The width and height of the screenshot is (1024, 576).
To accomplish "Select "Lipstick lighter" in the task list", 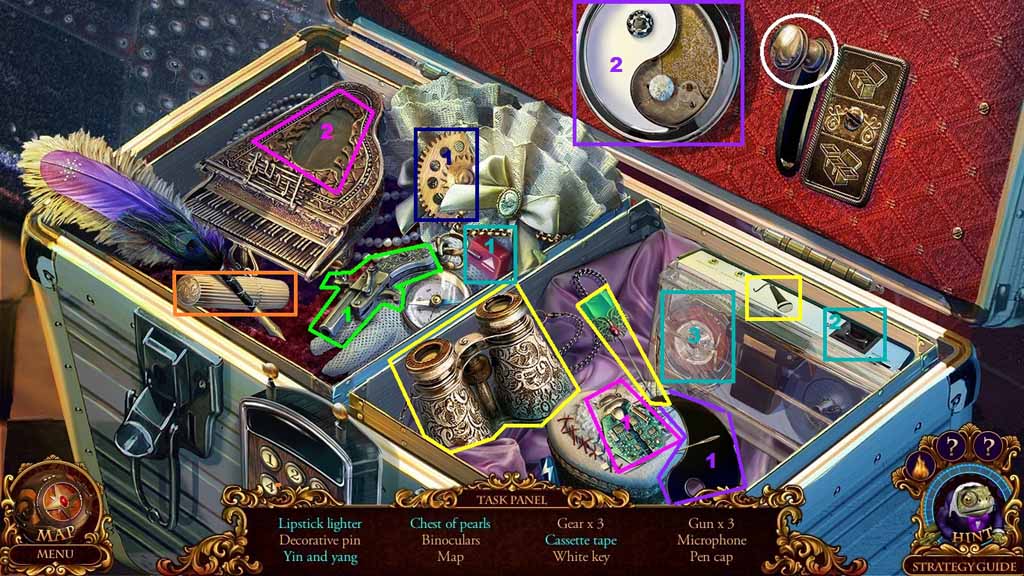I will point(320,523).
